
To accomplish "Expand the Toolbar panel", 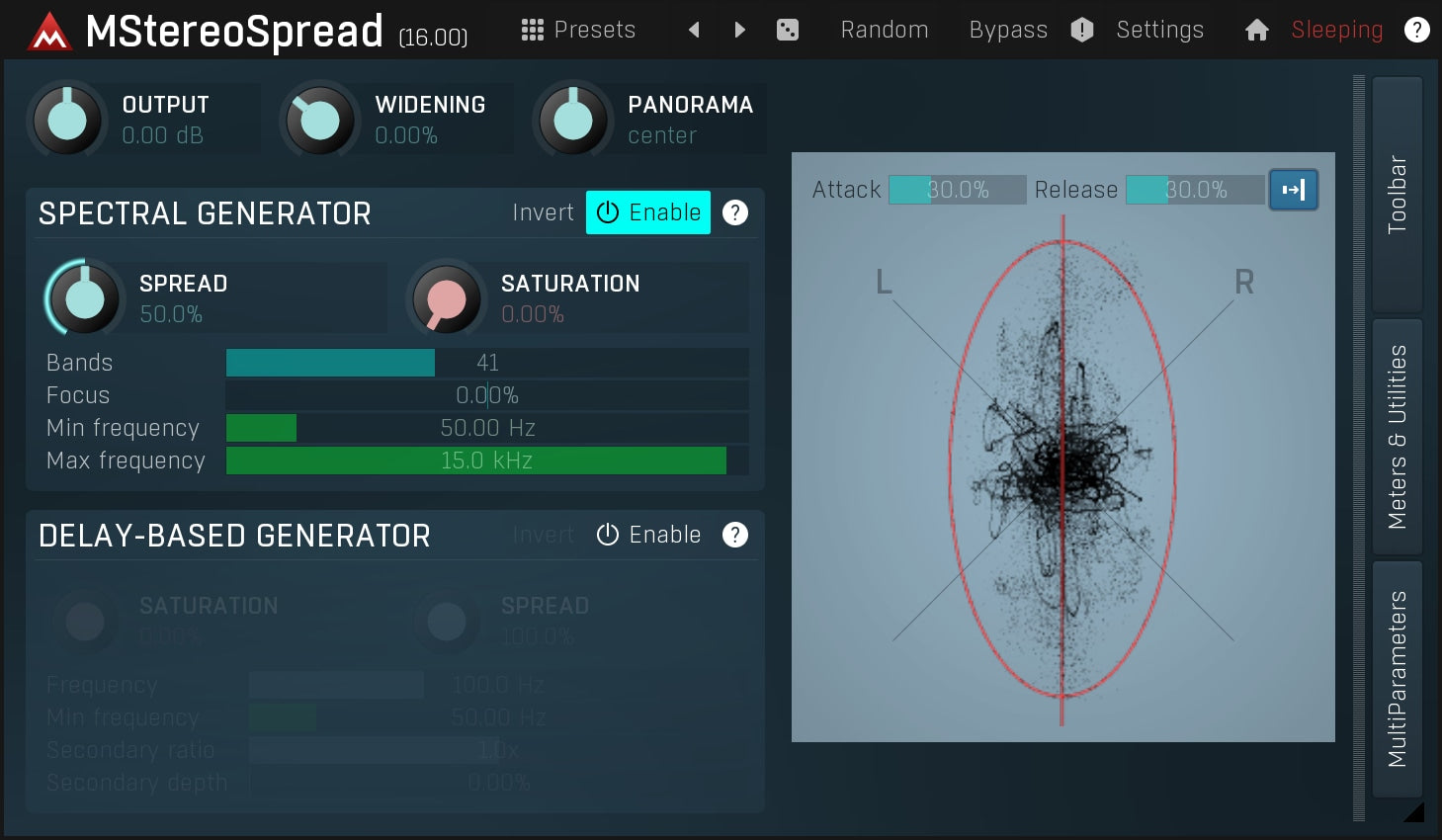I will pos(1398,194).
